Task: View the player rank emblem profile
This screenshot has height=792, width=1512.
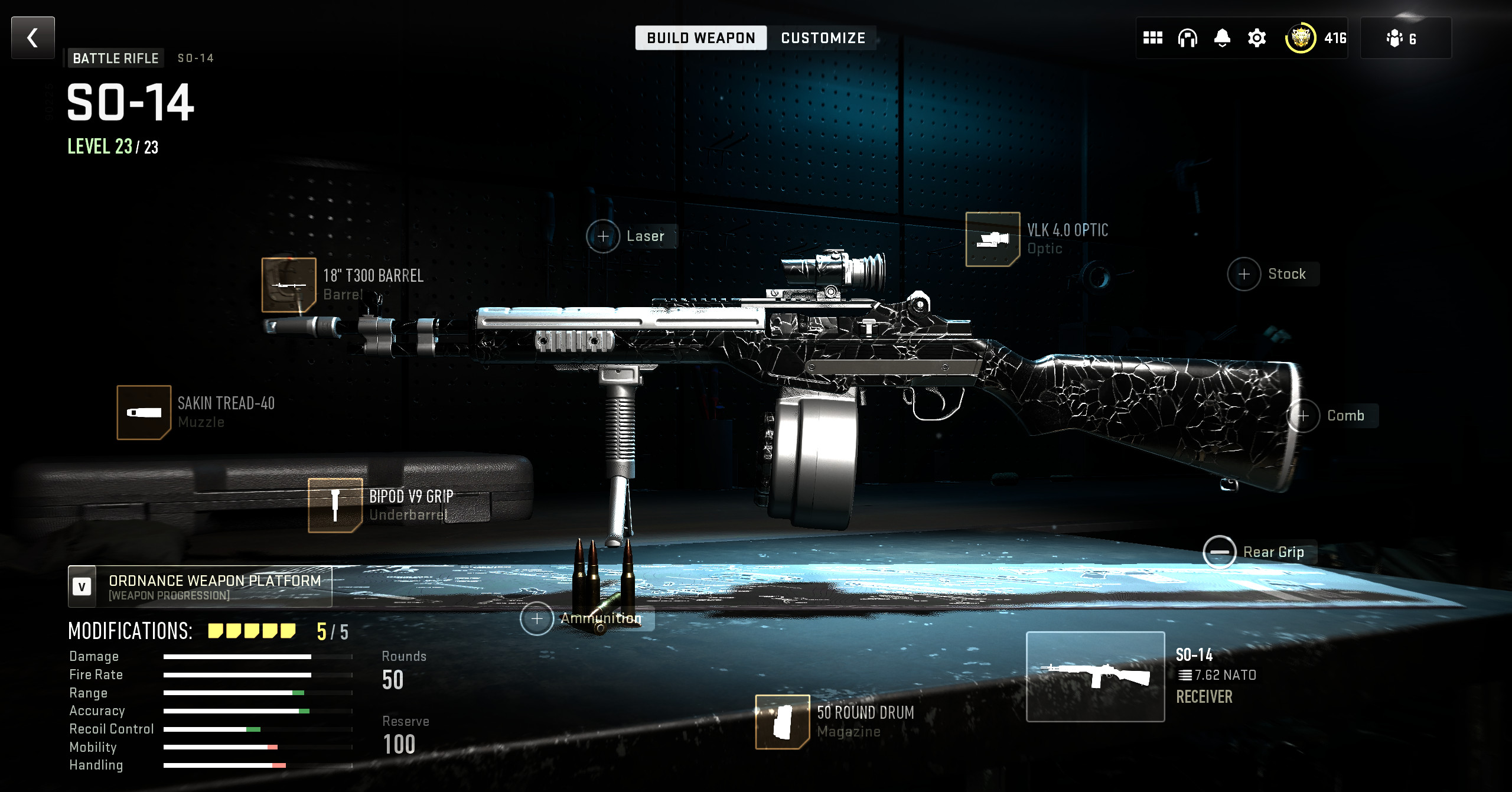Action: (1300, 38)
